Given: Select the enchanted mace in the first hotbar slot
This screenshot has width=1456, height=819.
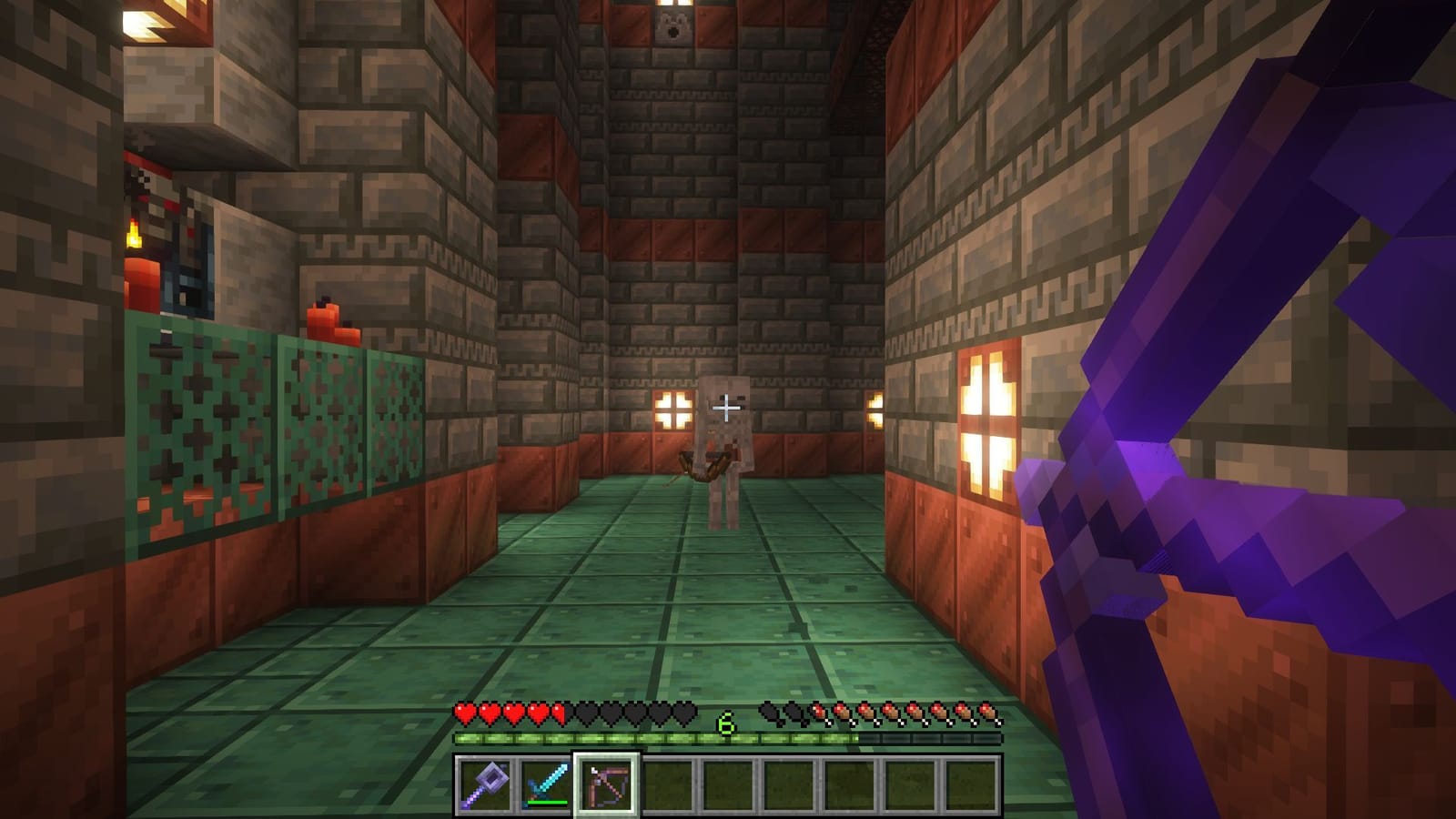Looking at the screenshot, I should [x=485, y=788].
